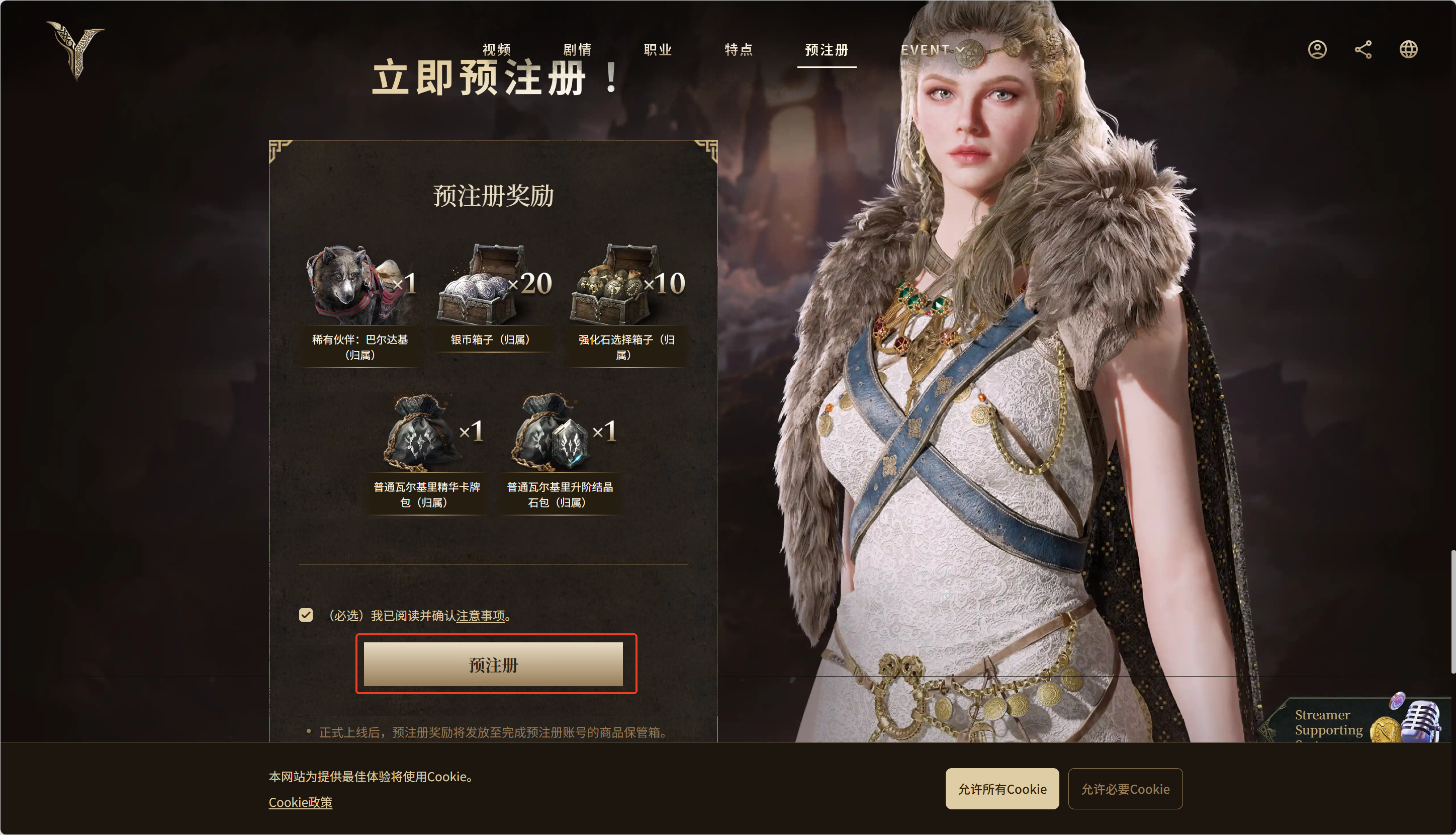Image resolution: width=1456 pixels, height=835 pixels.
Task: Open the account profile icon
Action: point(1317,50)
